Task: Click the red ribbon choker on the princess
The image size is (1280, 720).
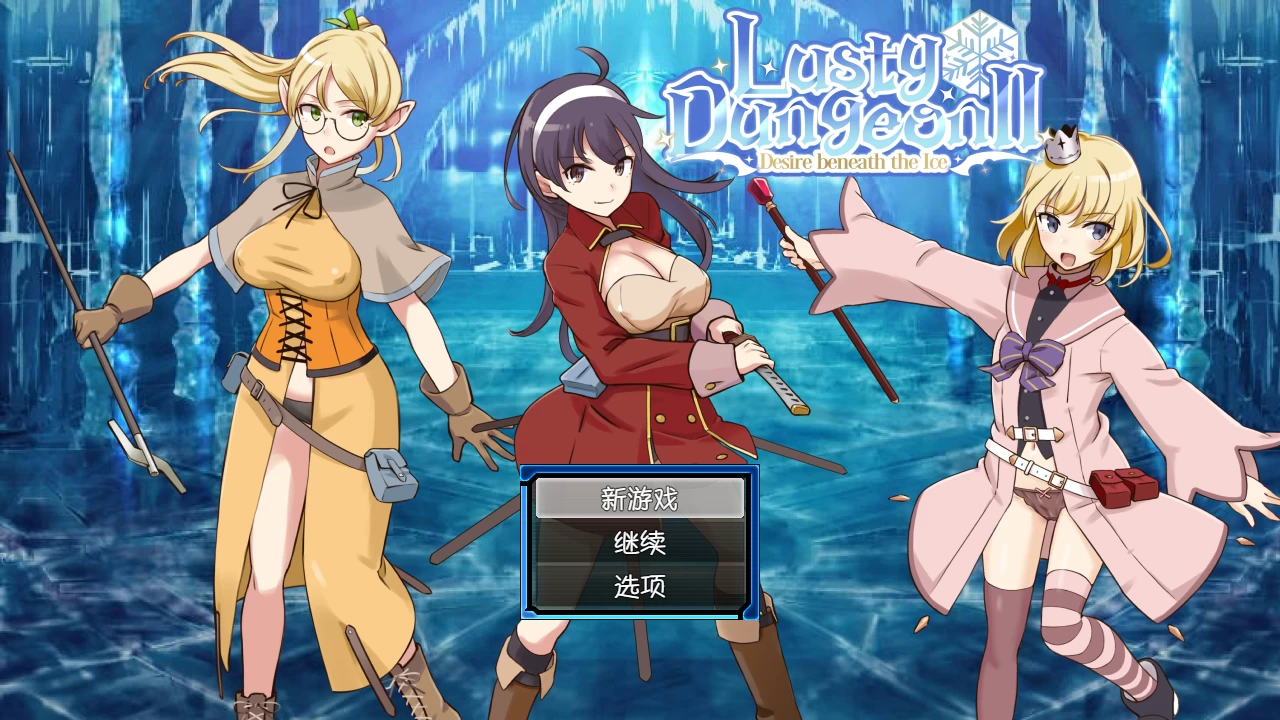Action: [x=1065, y=280]
